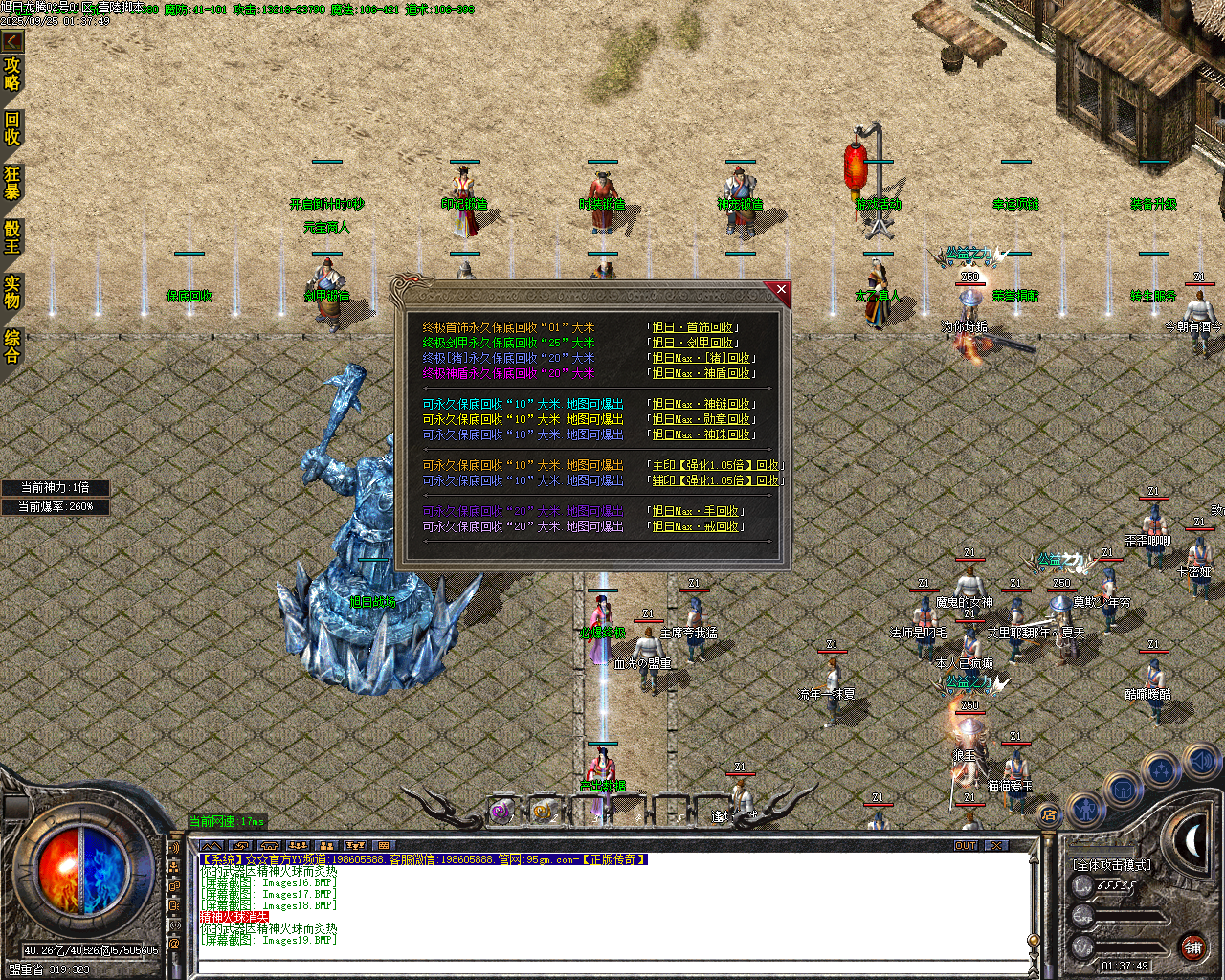Open the character equipment icon near the minimap

pyautogui.click(x=1086, y=809)
